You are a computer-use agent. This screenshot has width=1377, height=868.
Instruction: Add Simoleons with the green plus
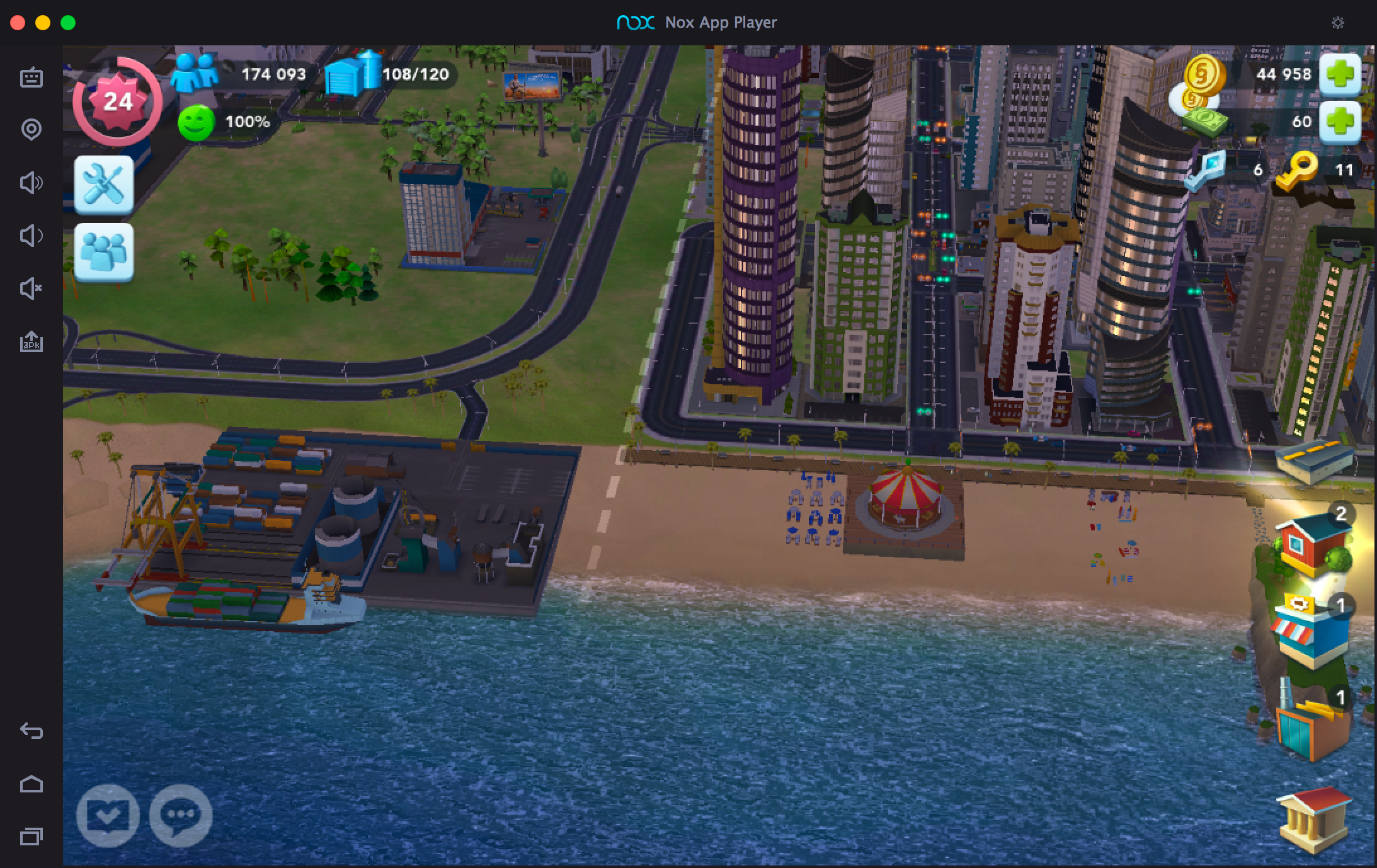tap(1340, 74)
